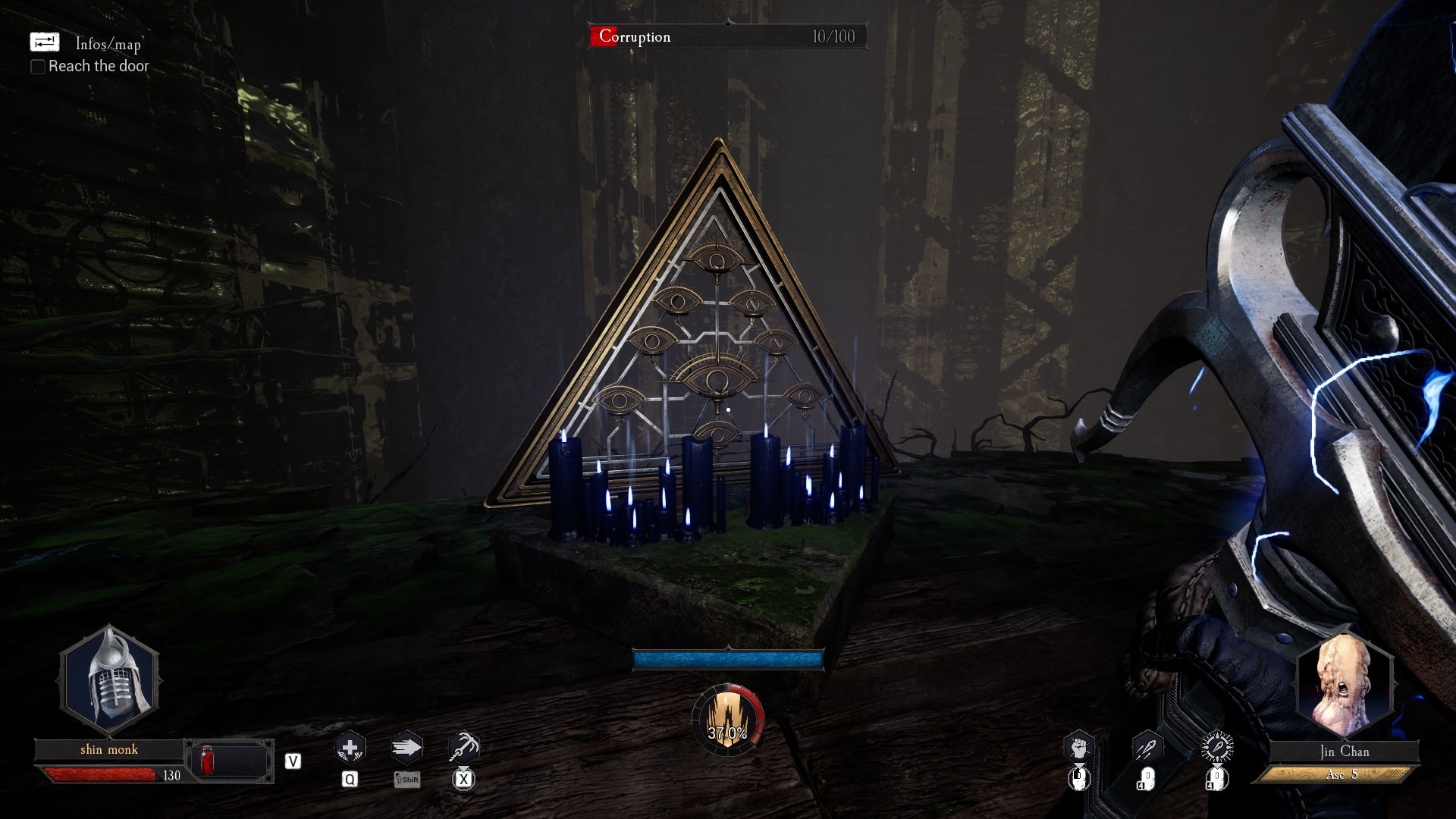Screen dimensions: 1456x819
Task: Choose the dart projectile attack icon
Action: [x=1147, y=748]
